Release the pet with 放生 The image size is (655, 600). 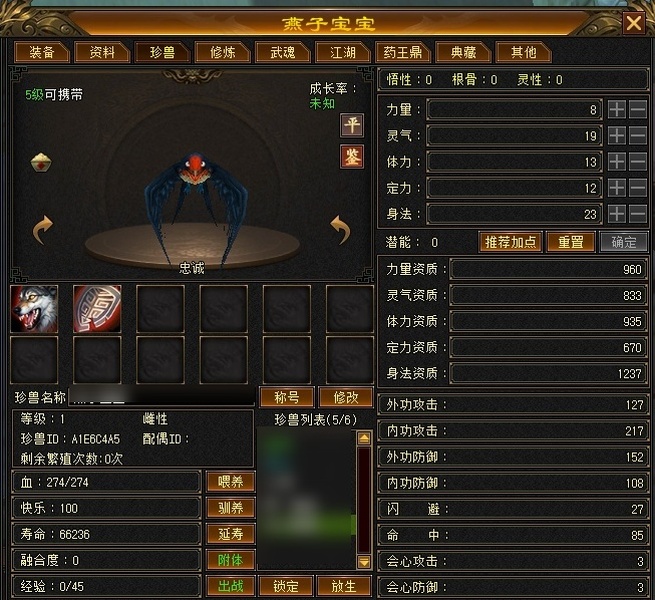(x=343, y=586)
